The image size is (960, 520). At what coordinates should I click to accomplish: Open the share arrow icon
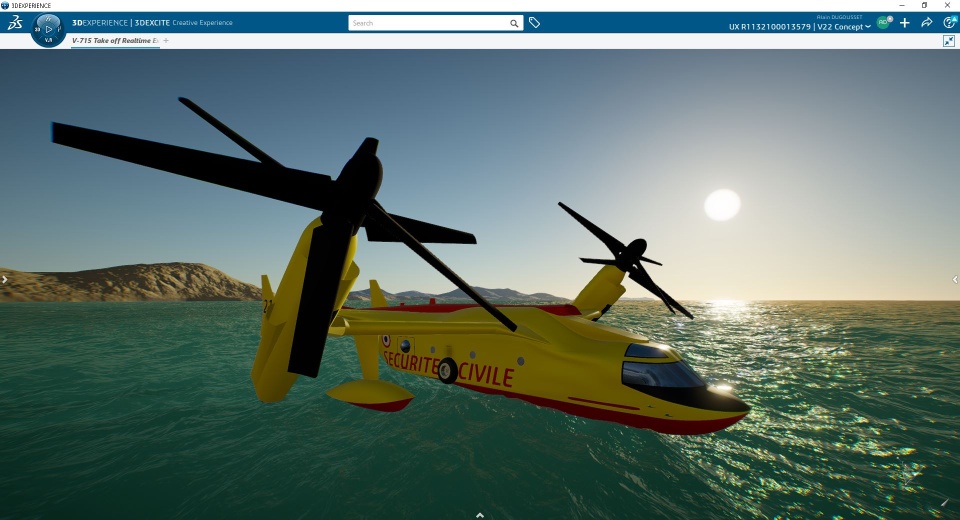click(x=927, y=22)
